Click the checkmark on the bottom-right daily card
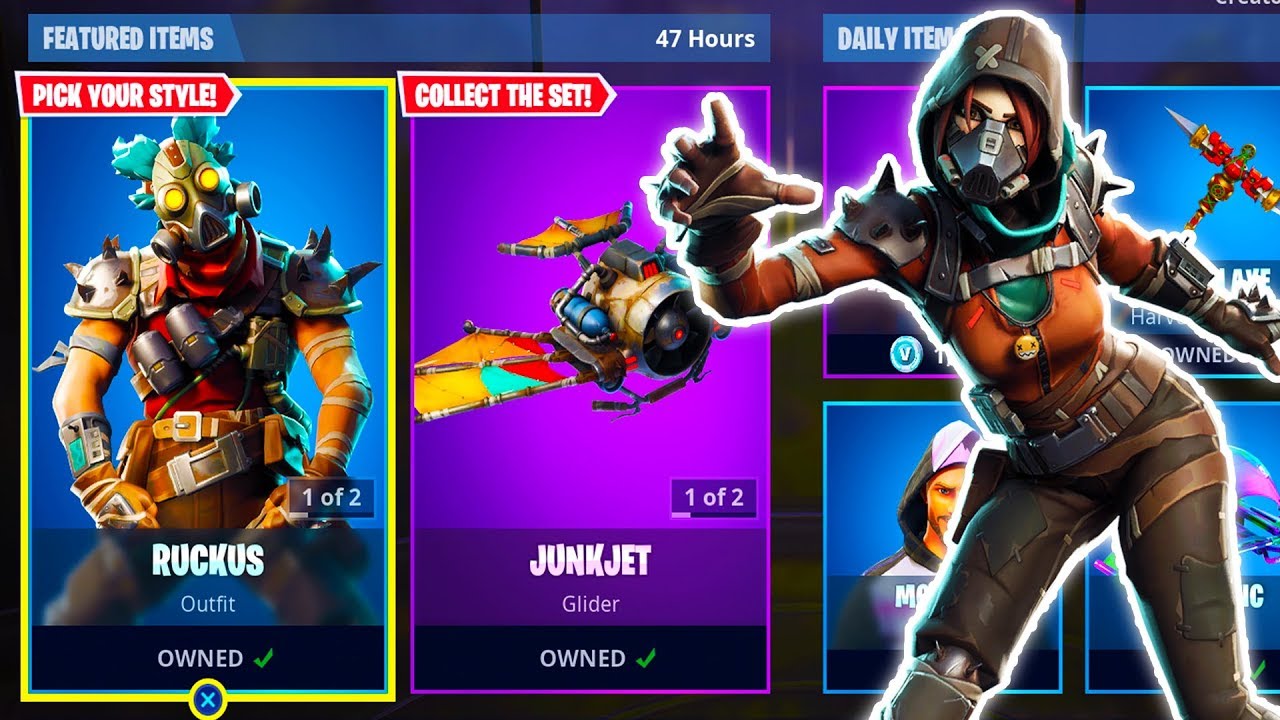Image resolution: width=1280 pixels, height=720 pixels. tap(1259, 668)
